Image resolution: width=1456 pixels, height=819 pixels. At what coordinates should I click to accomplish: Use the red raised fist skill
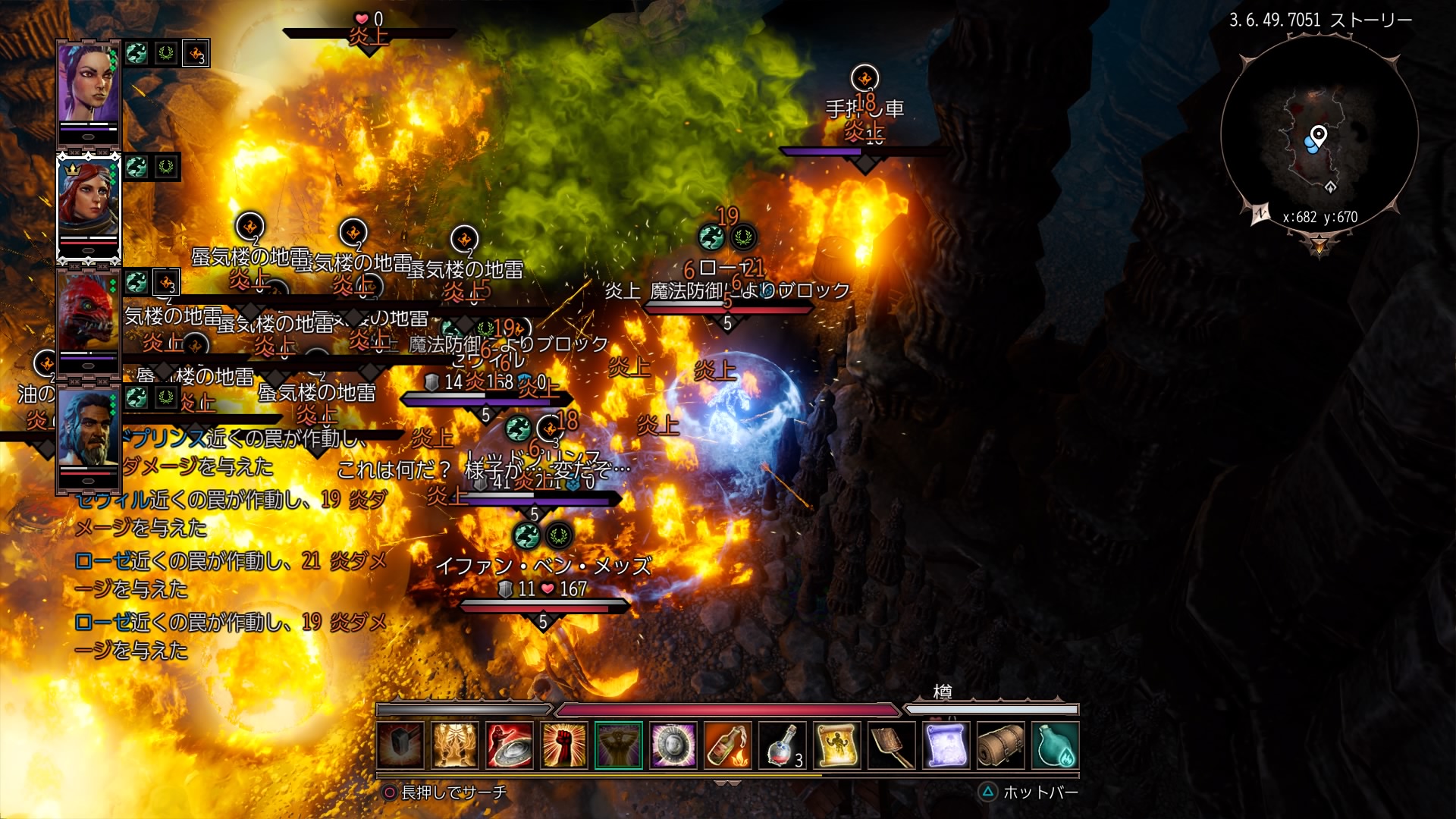(564, 745)
